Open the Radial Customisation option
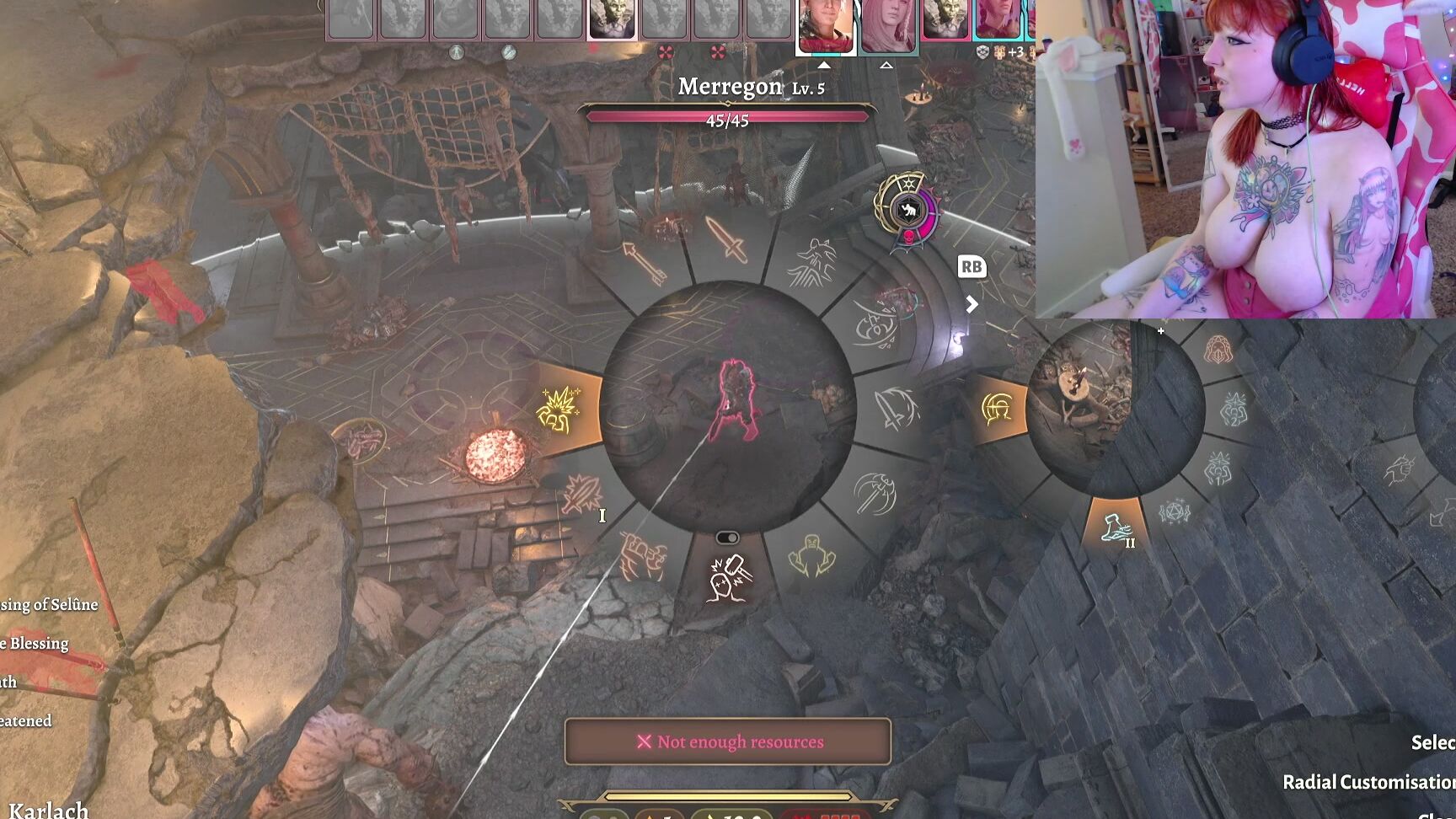 (1368, 782)
